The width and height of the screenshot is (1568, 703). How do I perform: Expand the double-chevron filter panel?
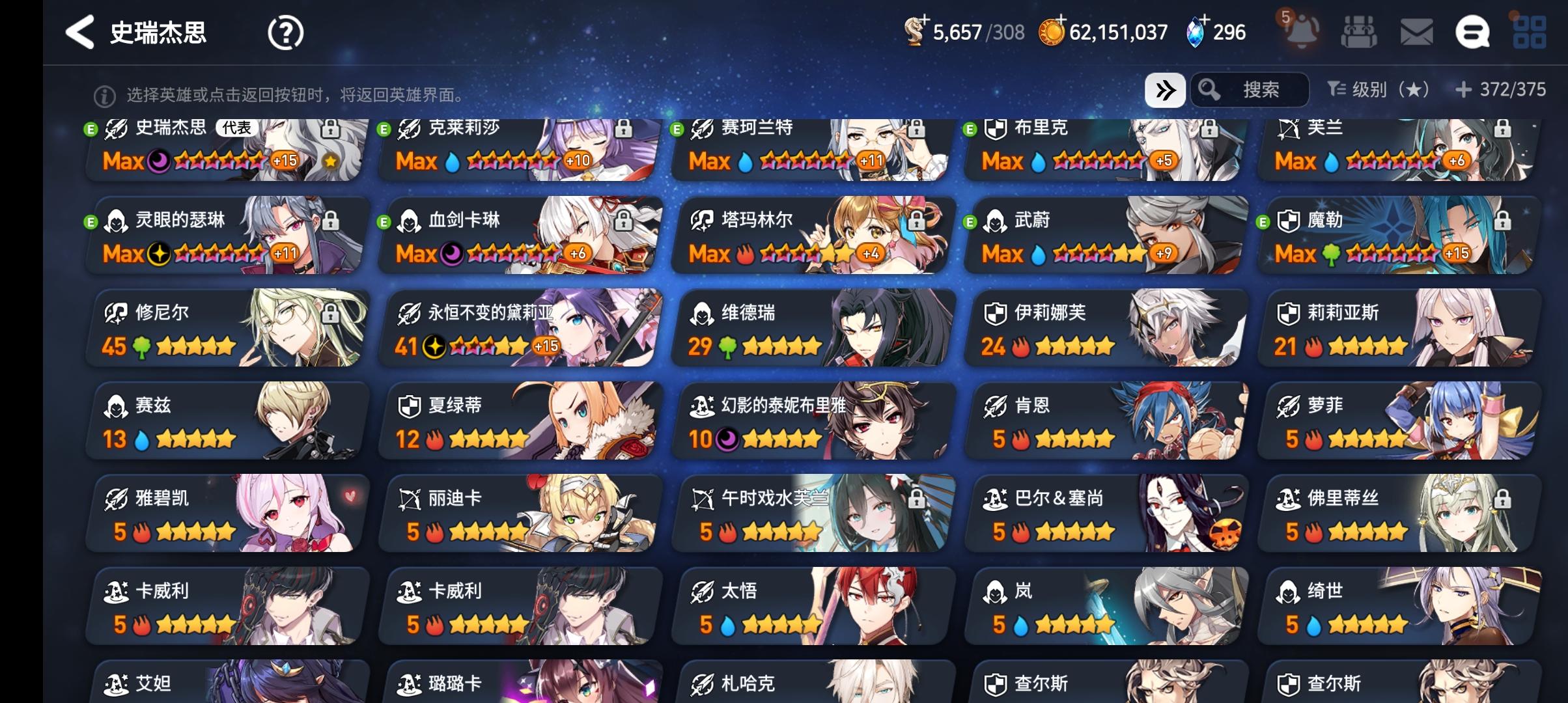pyautogui.click(x=1165, y=91)
